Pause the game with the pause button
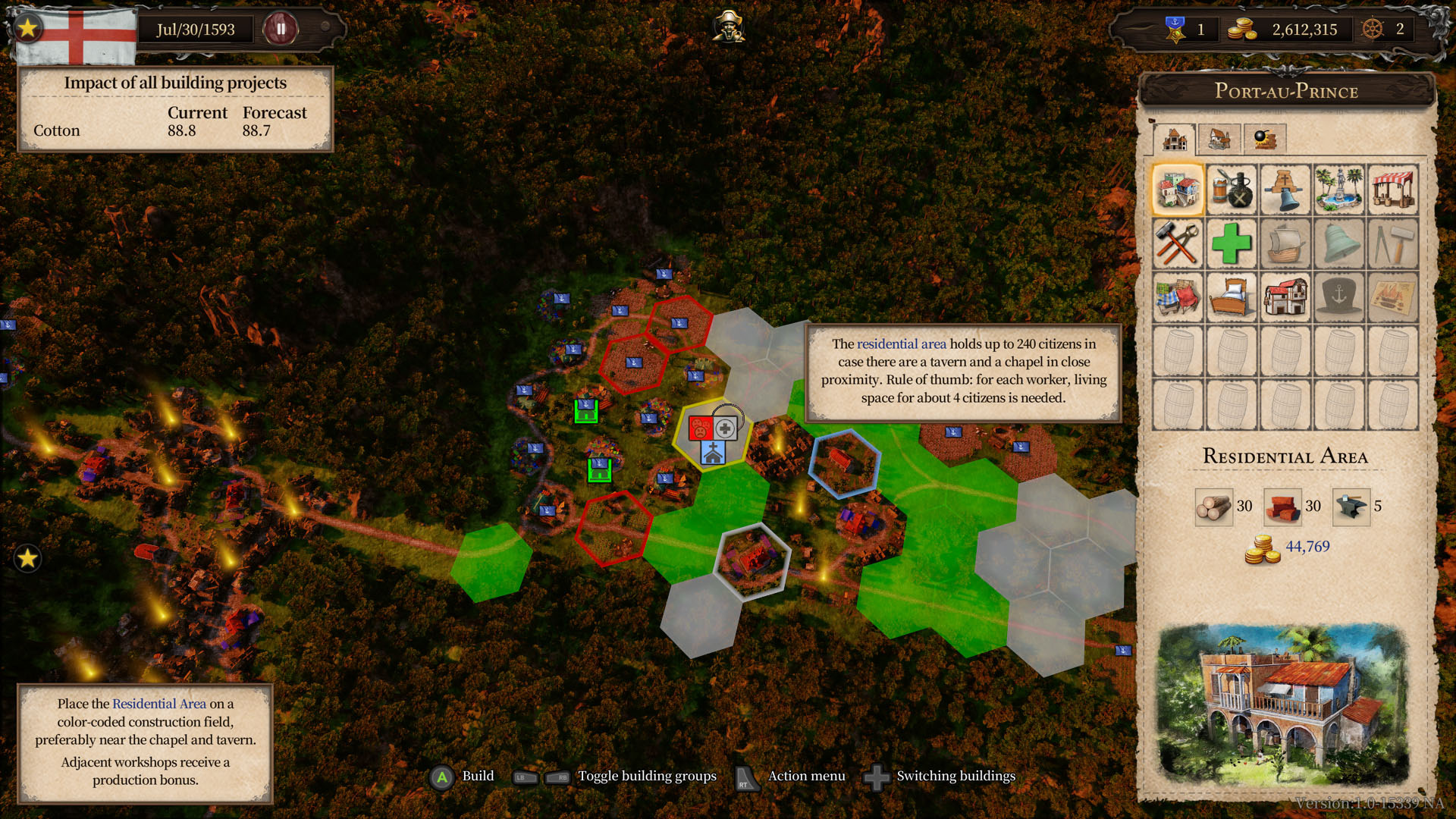Image resolution: width=1456 pixels, height=819 pixels. [x=281, y=30]
